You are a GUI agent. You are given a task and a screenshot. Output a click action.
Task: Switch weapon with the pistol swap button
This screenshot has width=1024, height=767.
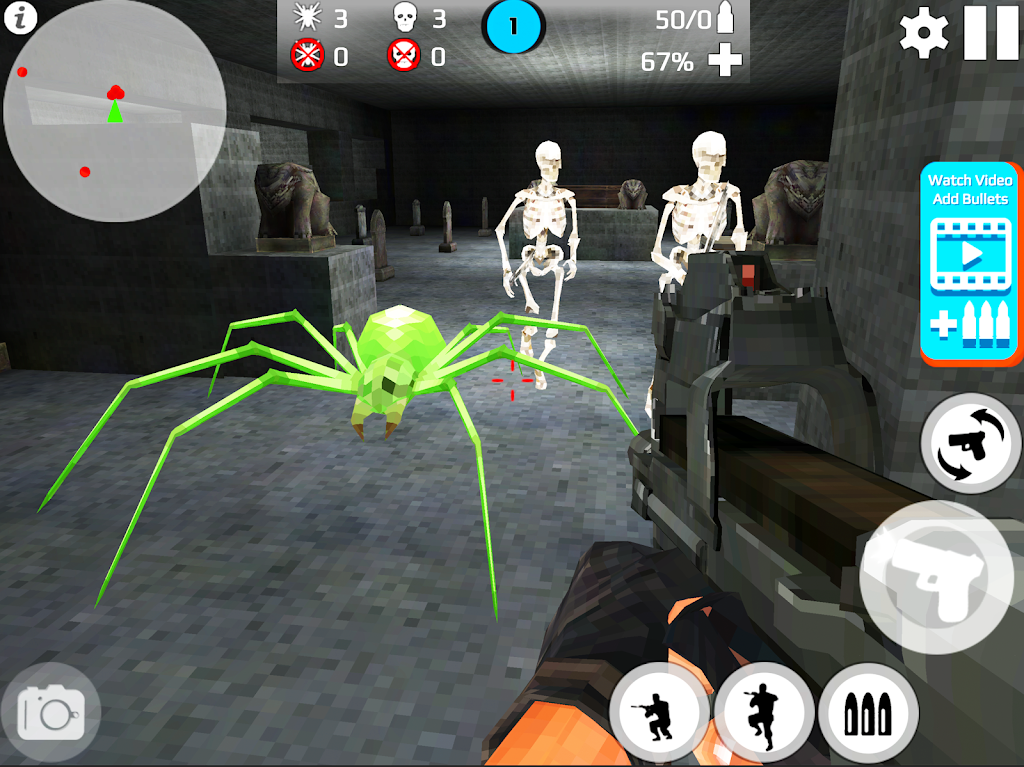(971, 444)
